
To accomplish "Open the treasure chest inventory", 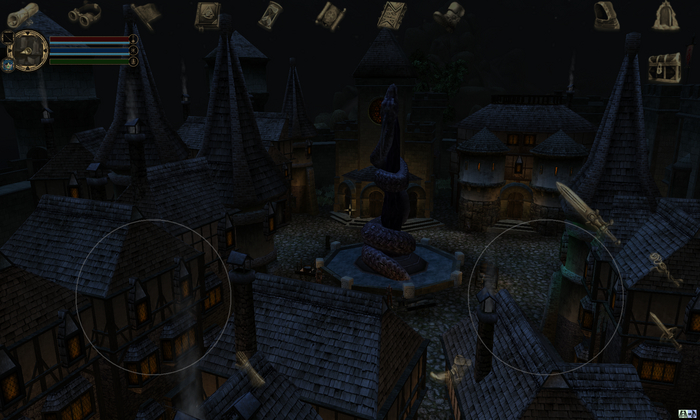I will pyautogui.click(x=664, y=67).
